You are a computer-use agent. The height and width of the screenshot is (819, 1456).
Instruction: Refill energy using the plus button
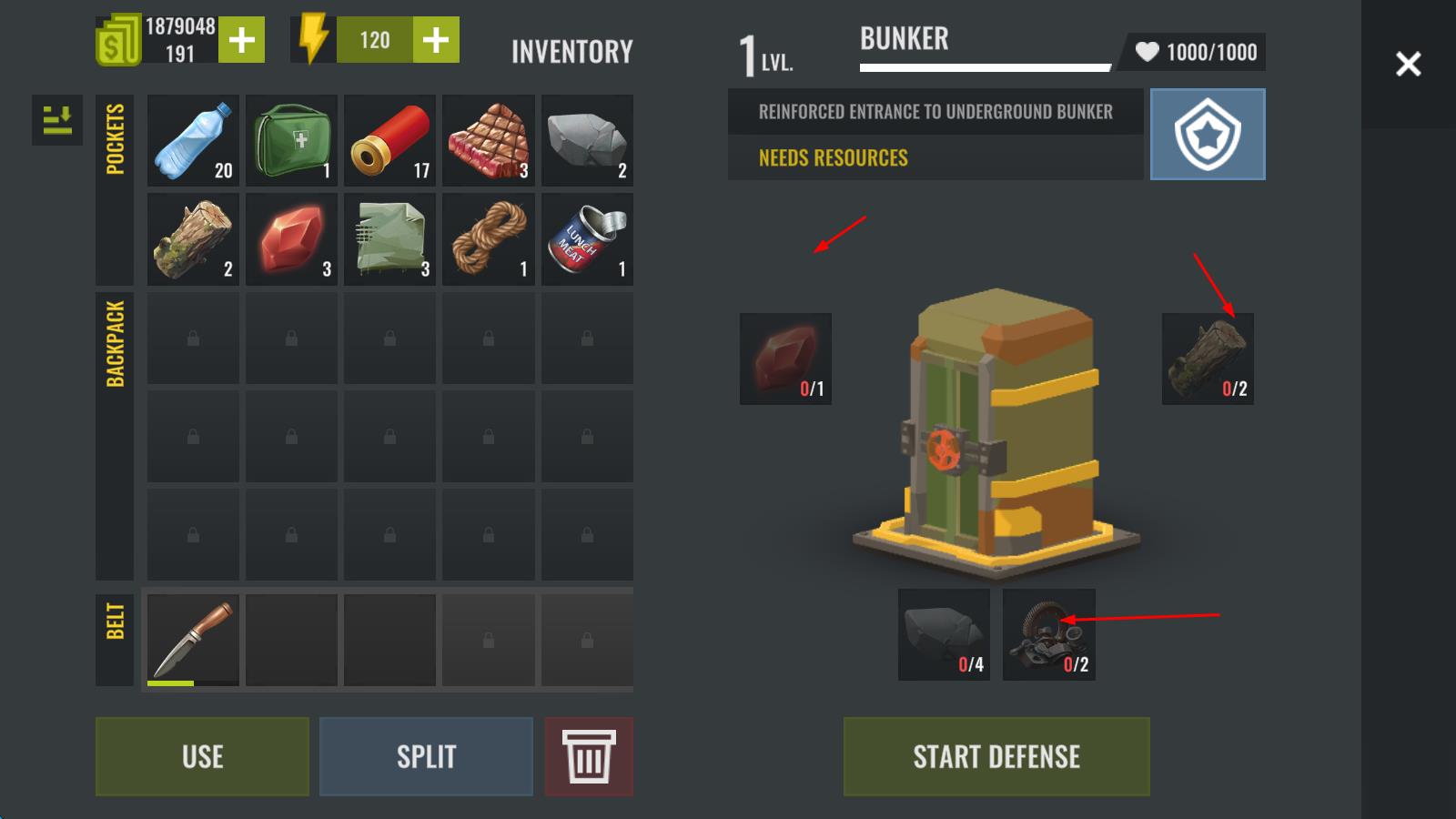(435, 40)
